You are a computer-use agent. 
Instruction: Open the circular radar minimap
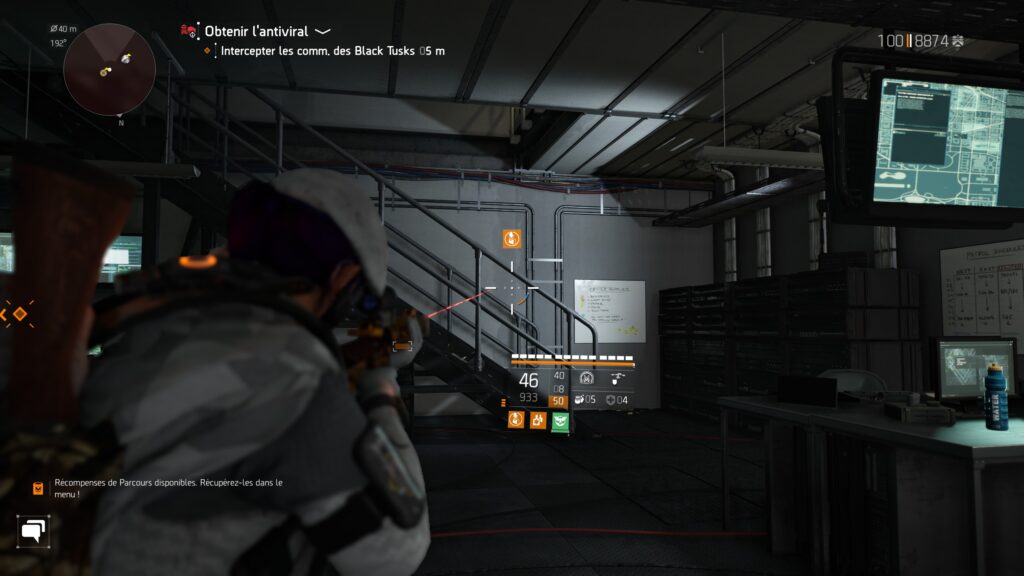(109, 69)
